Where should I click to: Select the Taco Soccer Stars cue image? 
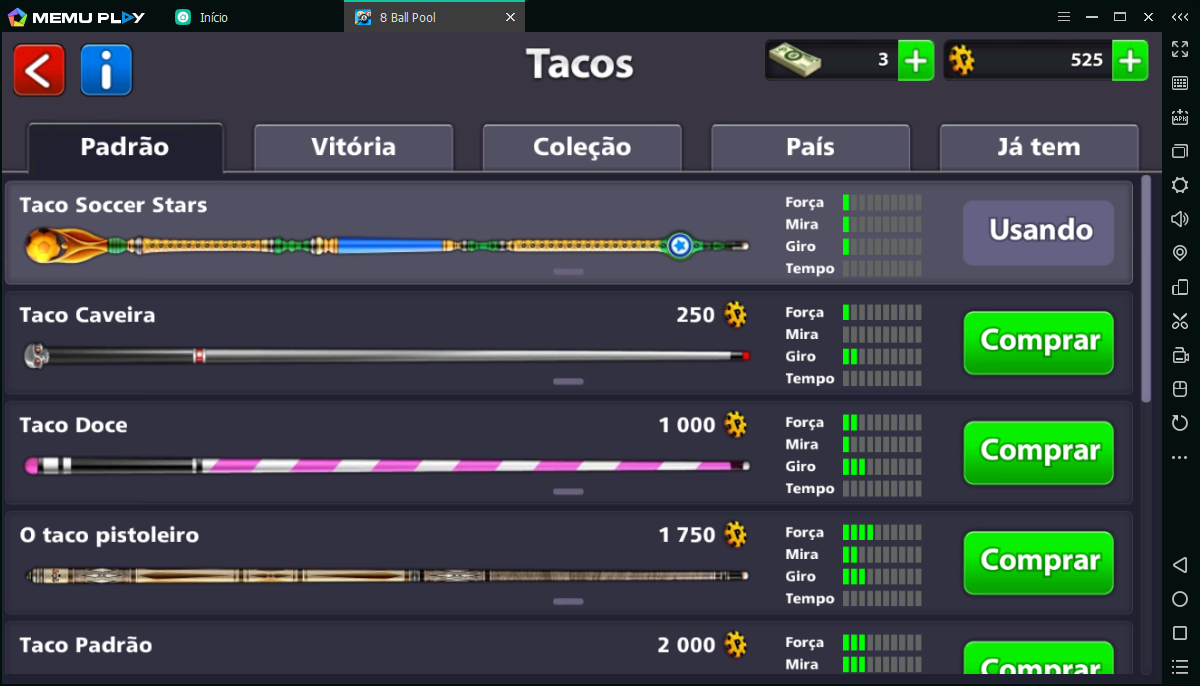click(385, 245)
